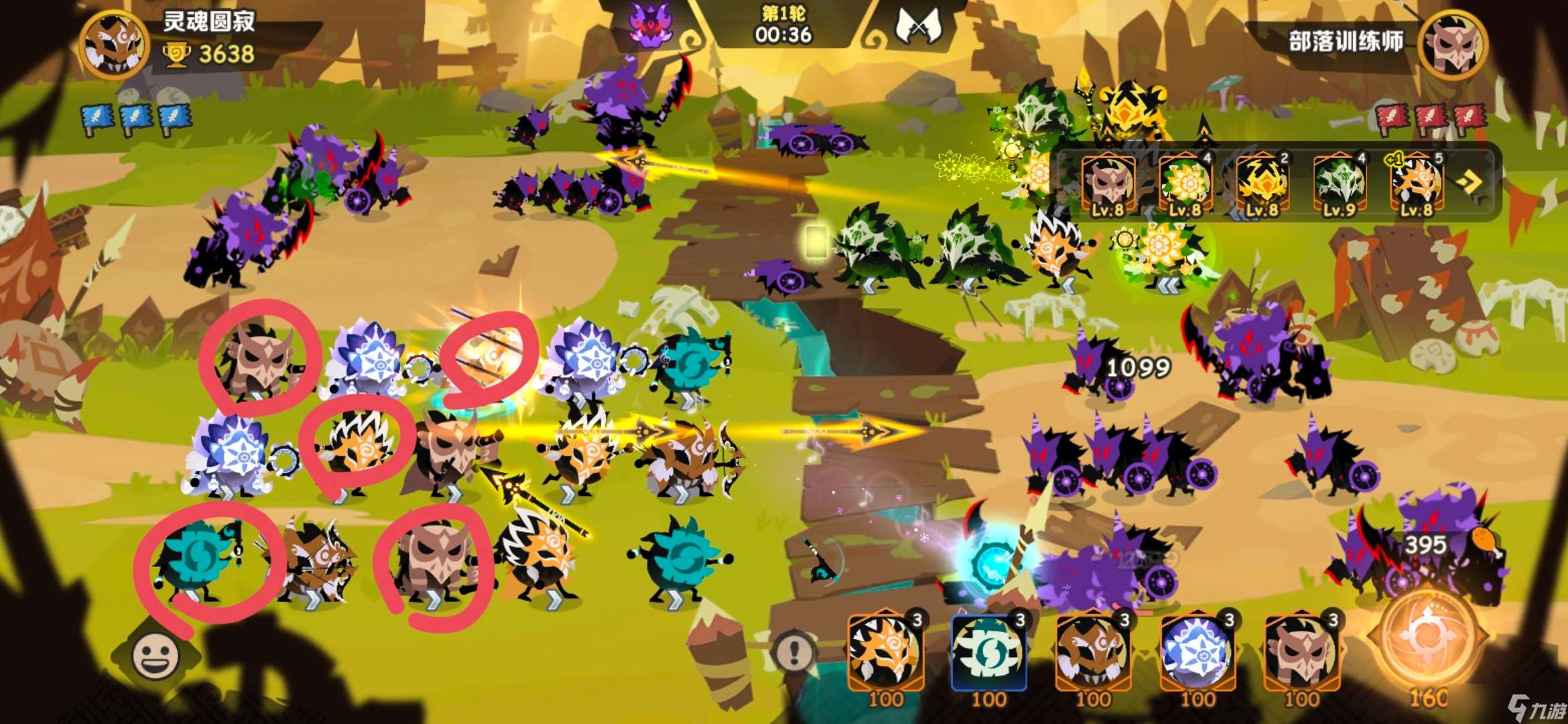Choose the tan owl mask card
This screenshot has width=1568, height=724.
[1301, 652]
